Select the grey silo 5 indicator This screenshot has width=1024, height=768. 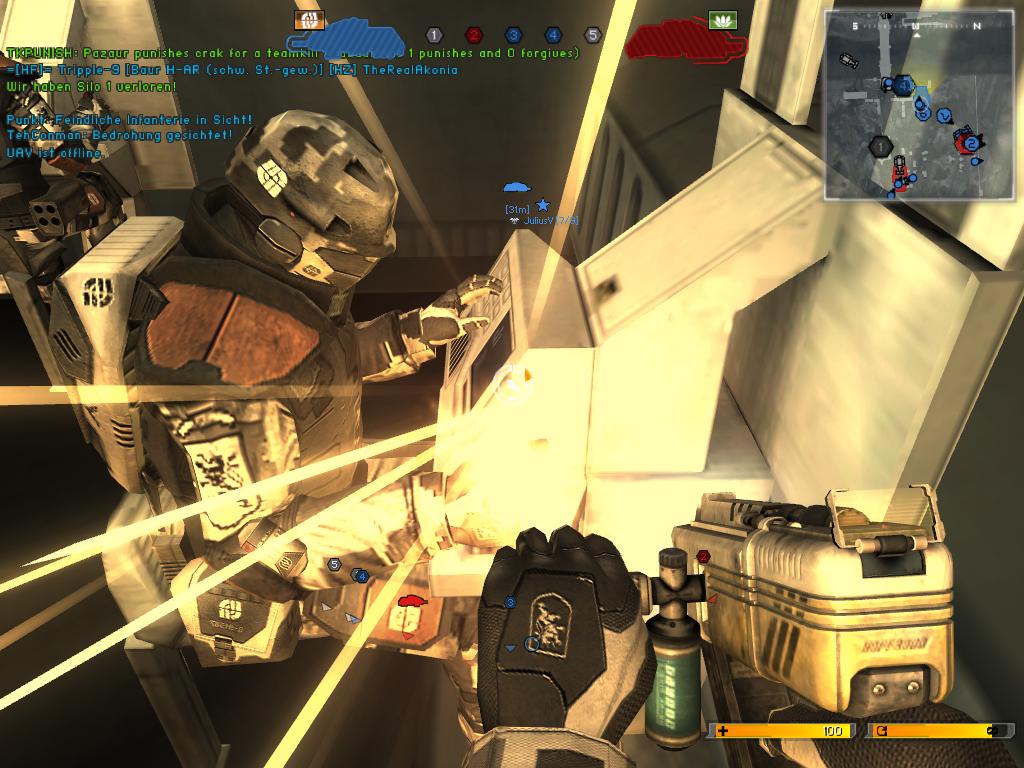click(x=592, y=35)
